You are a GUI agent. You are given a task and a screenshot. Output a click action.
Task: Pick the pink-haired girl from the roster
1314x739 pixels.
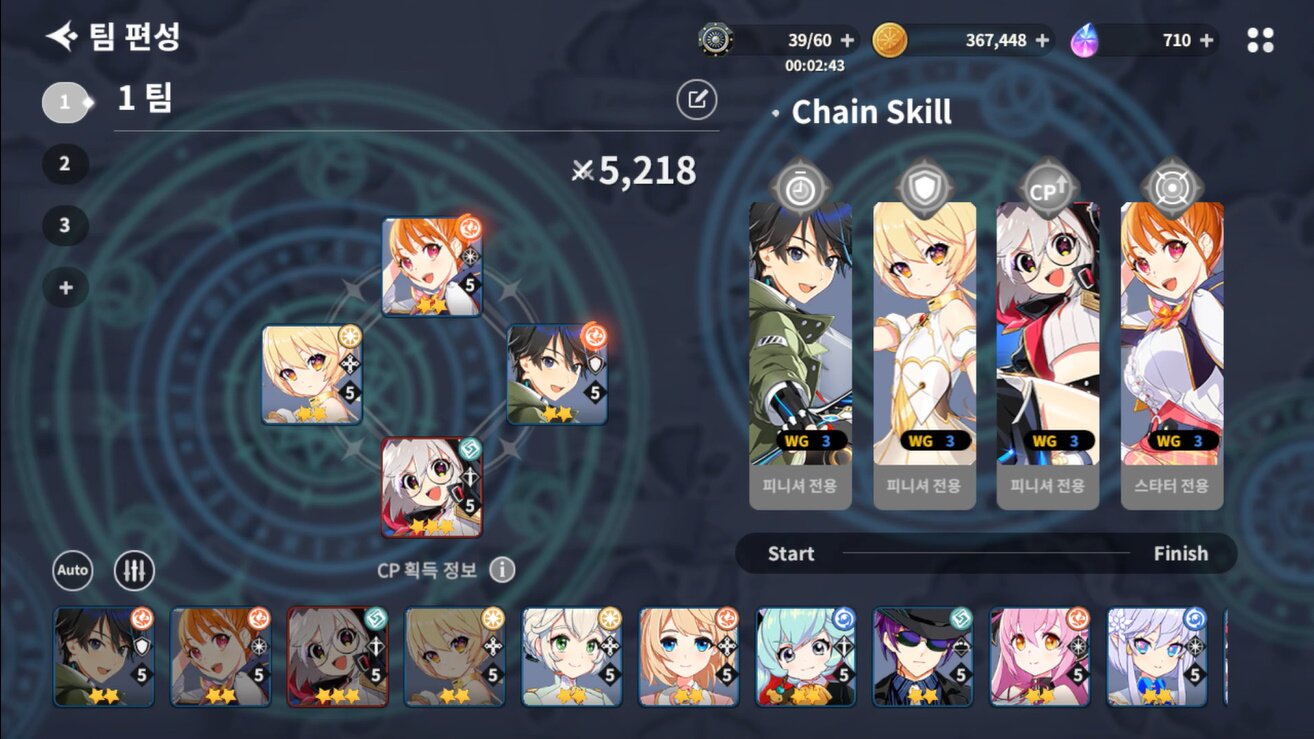point(1039,657)
